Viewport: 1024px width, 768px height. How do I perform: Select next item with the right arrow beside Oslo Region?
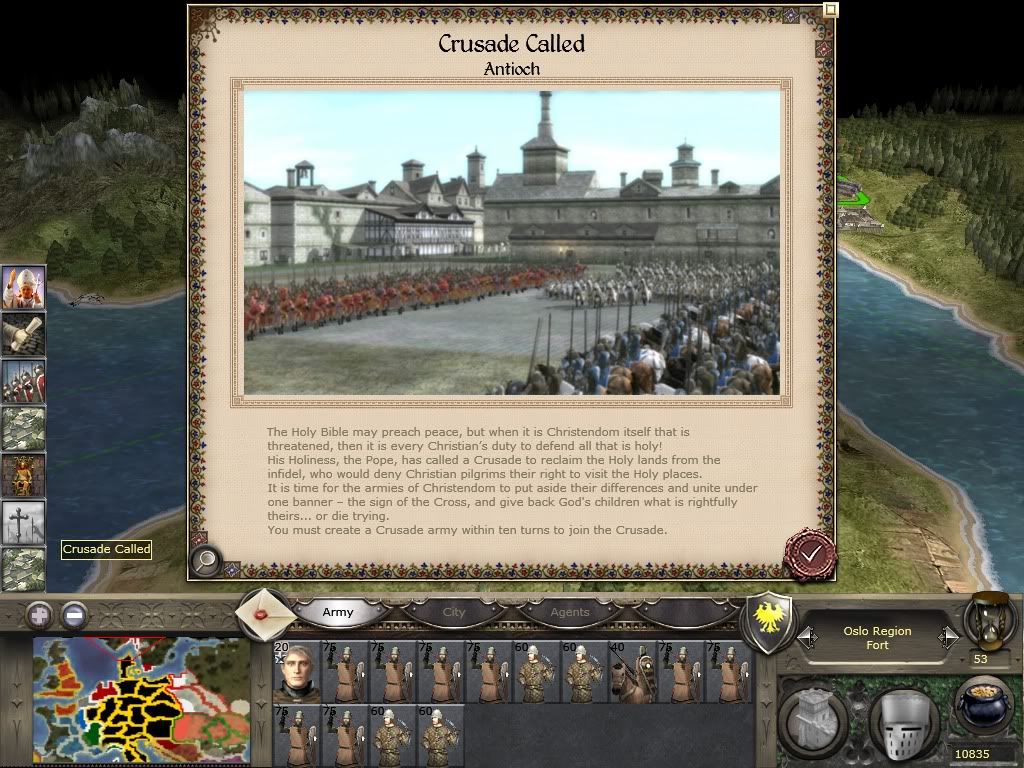[x=947, y=636]
